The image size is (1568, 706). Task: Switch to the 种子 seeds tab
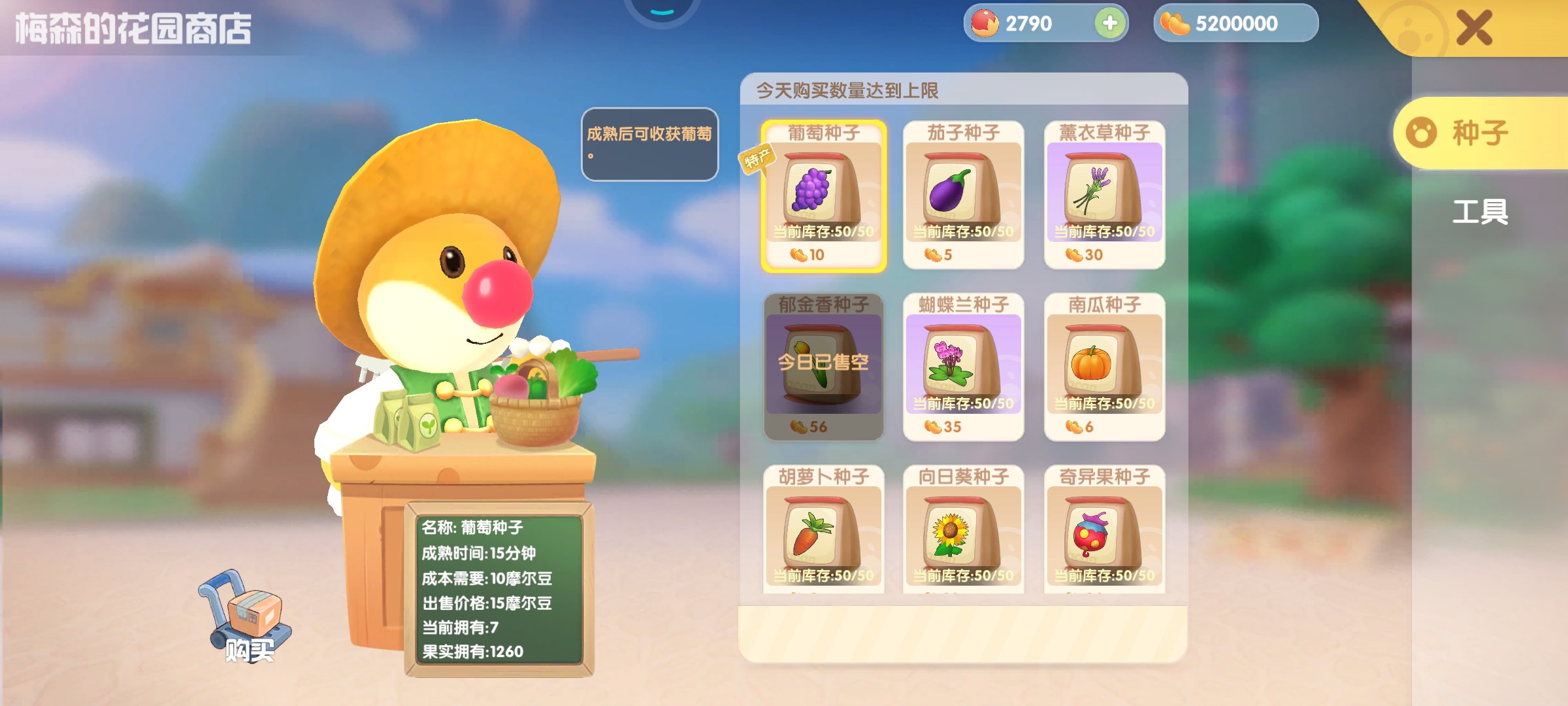[1479, 133]
